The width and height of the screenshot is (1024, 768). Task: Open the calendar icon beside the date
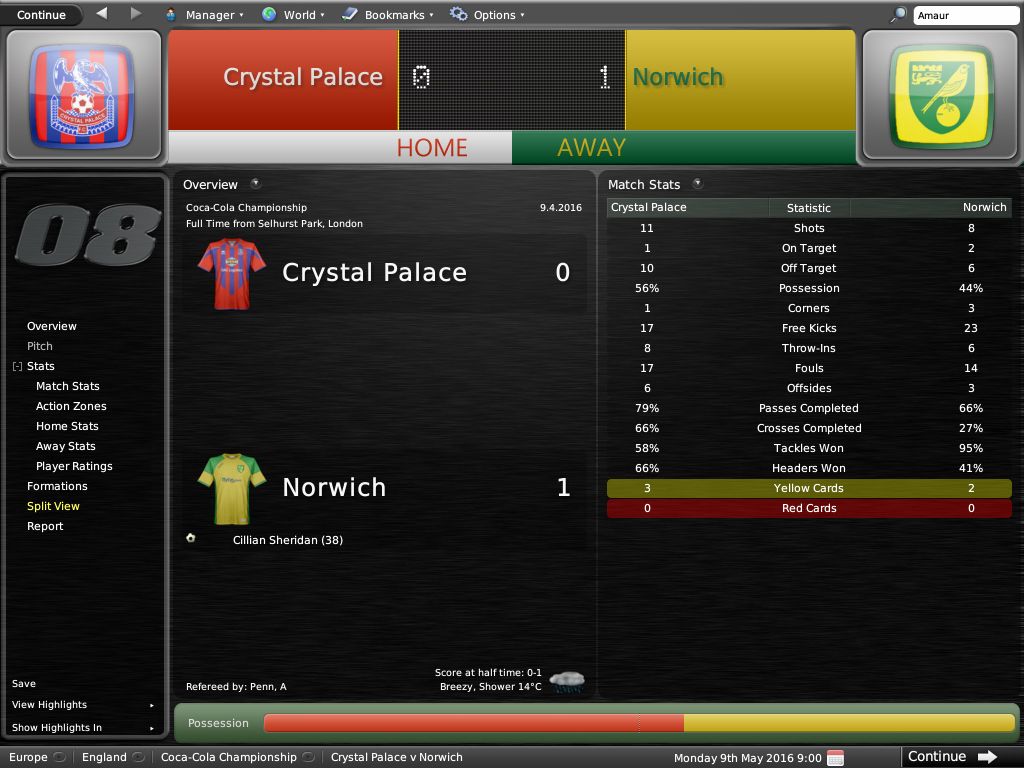pyautogui.click(x=836, y=757)
